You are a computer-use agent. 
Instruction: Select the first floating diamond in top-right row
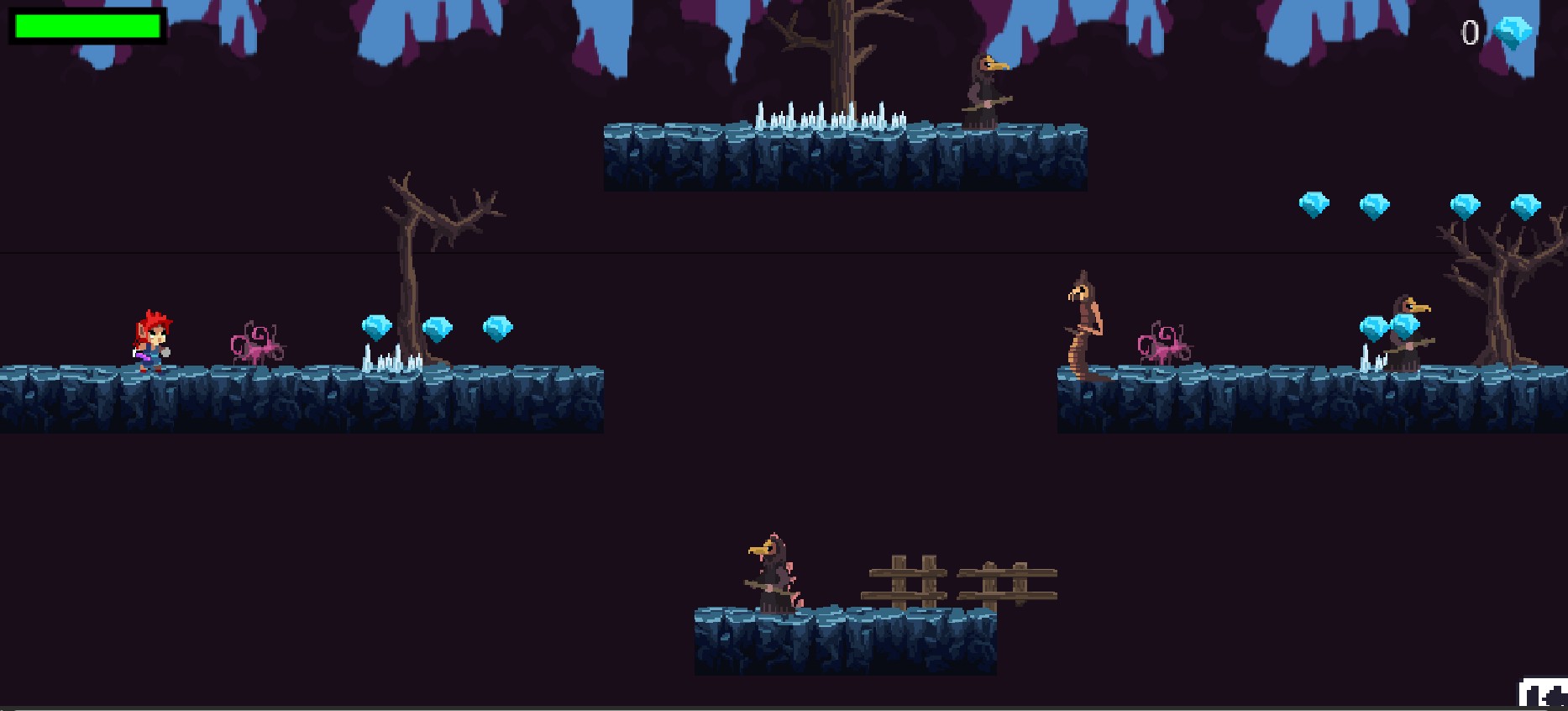(1315, 203)
